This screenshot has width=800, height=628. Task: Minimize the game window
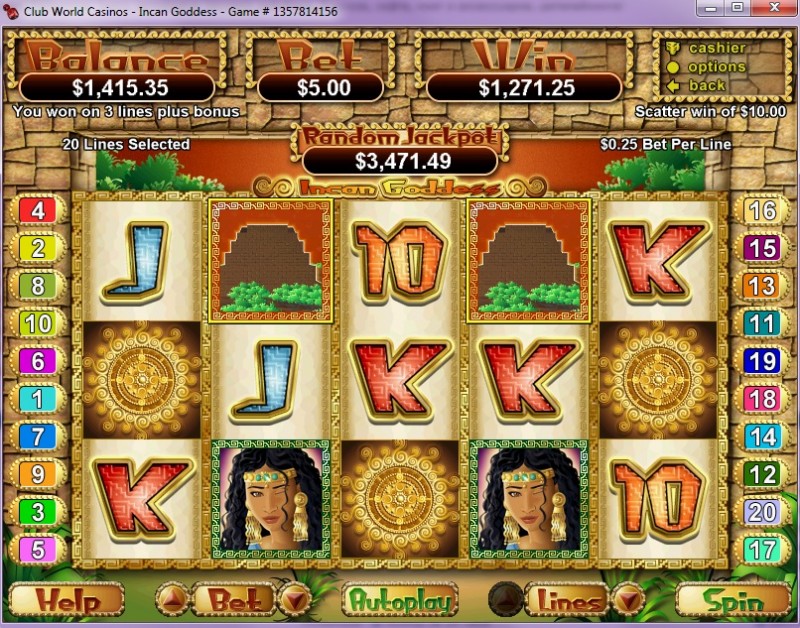click(712, 9)
